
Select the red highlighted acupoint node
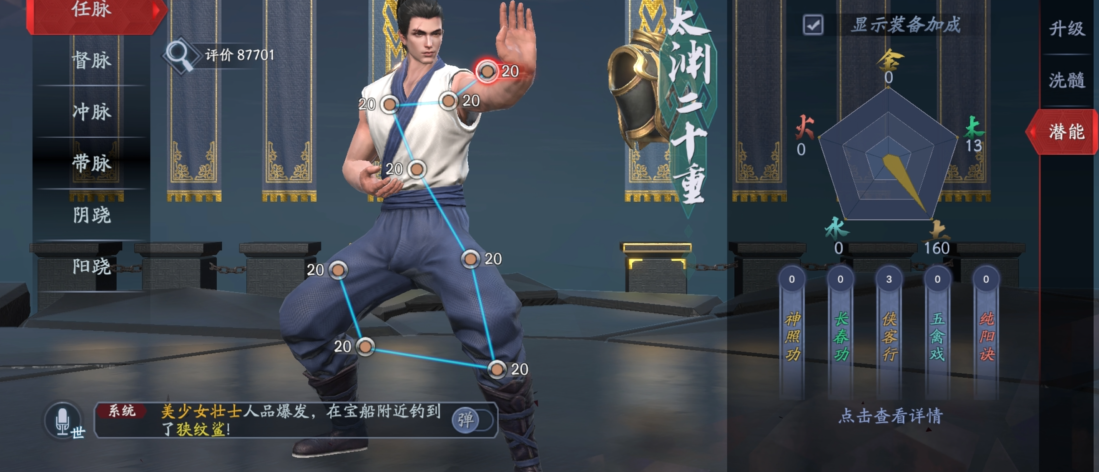(487, 70)
